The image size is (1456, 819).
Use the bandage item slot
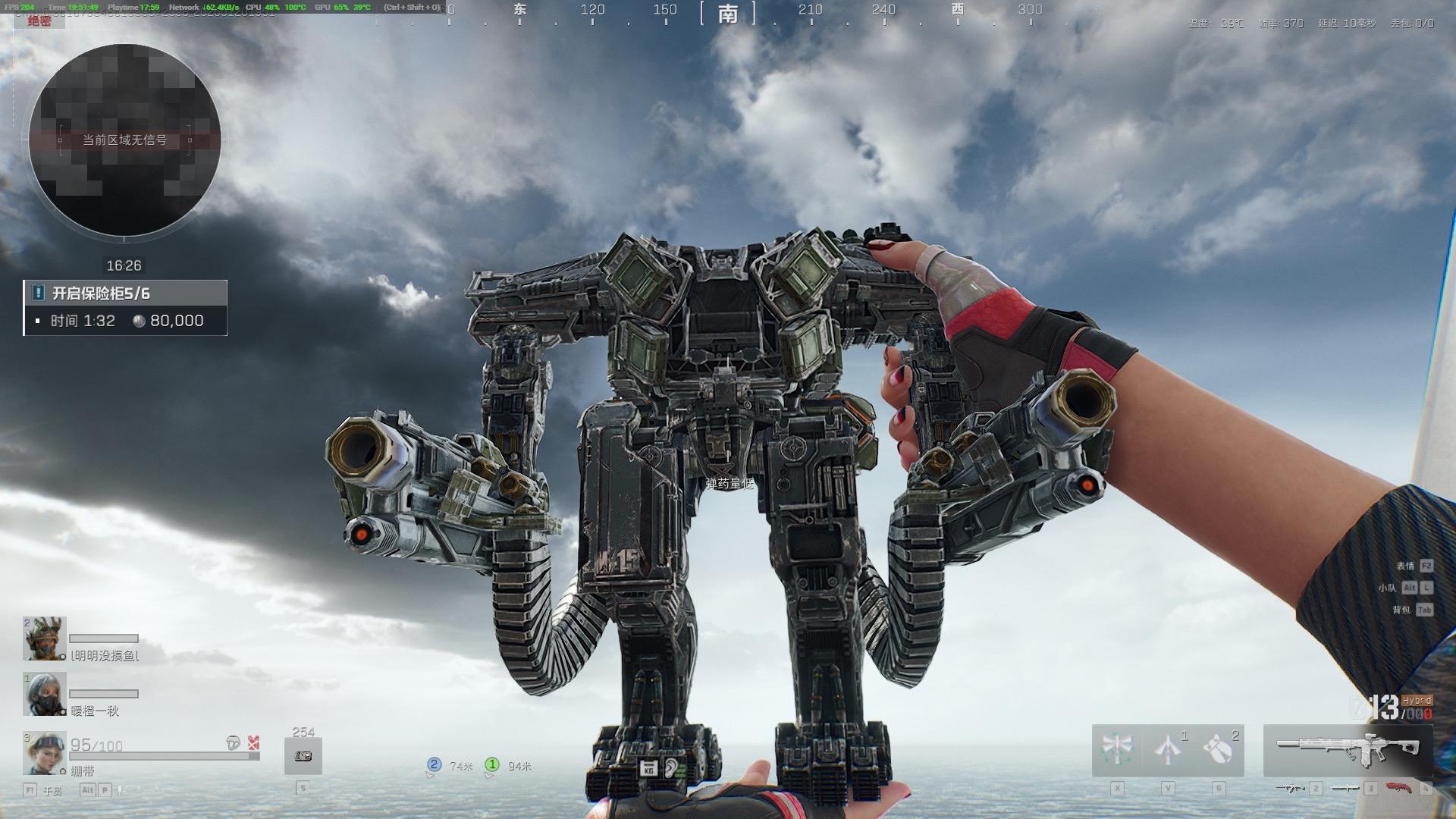point(303,756)
